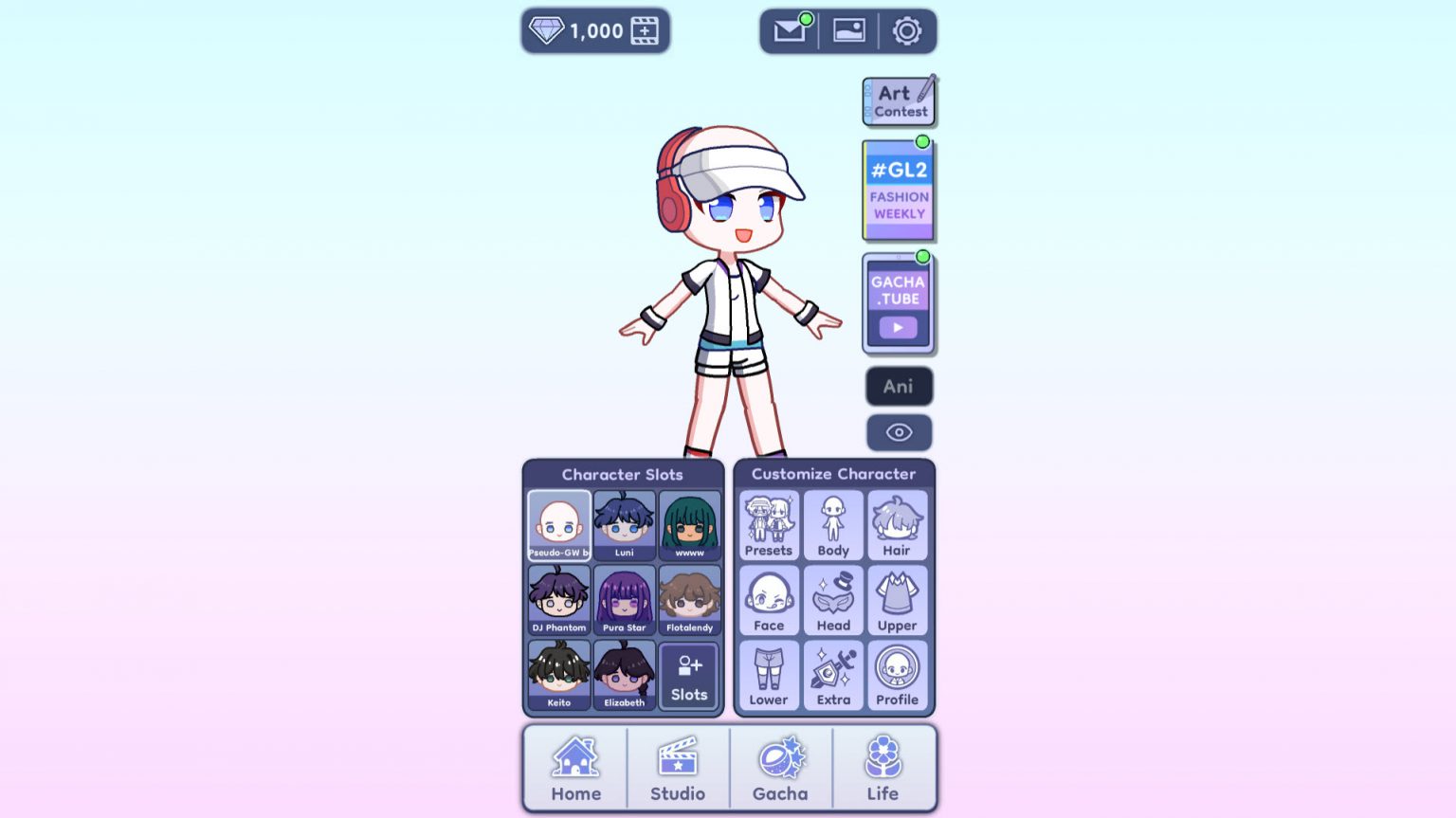Click the screenshot gallery icon
The height and width of the screenshot is (818, 1456).
(848, 29)
